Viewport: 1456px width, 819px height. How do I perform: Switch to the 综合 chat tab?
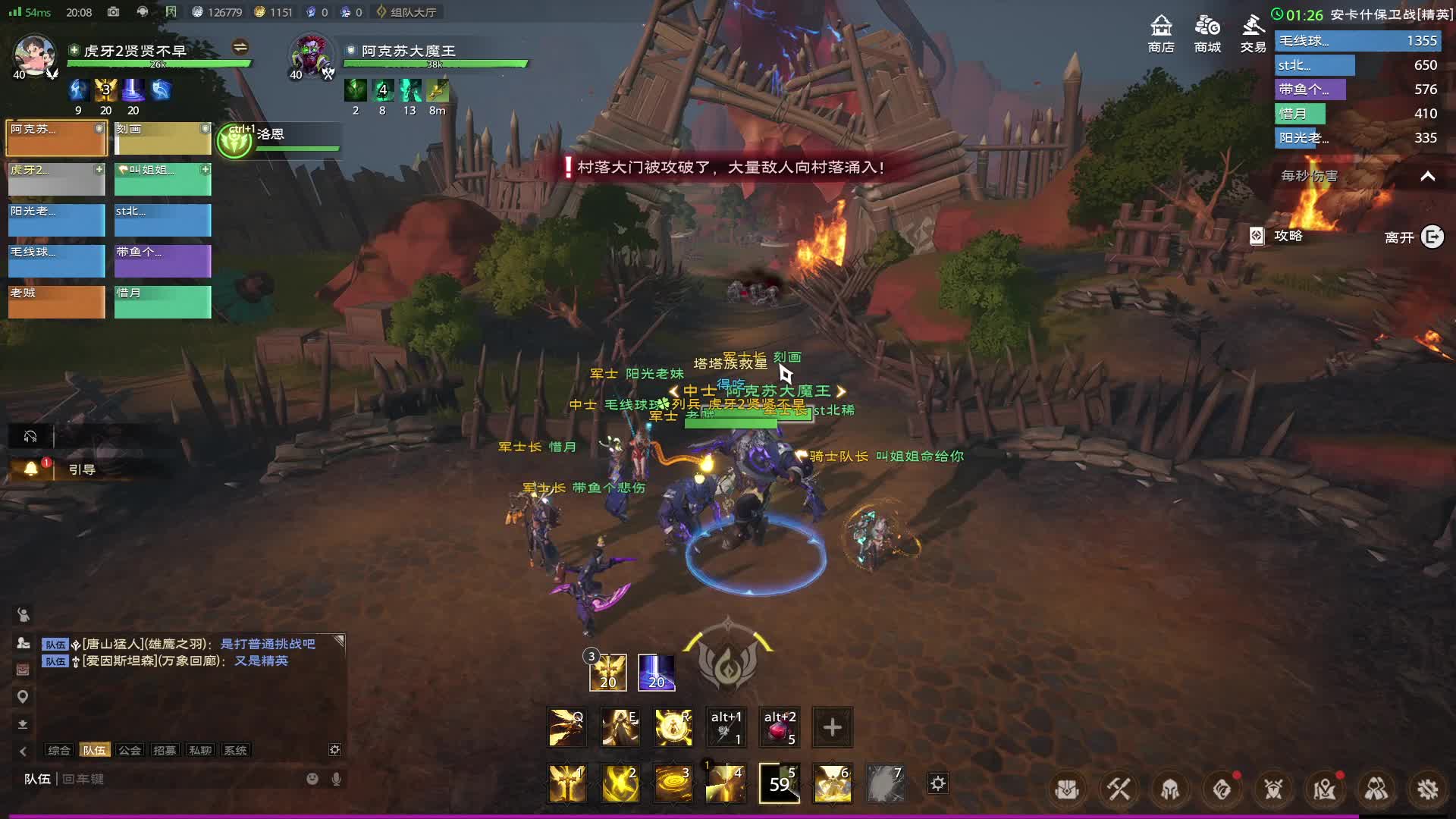(58, 750)
